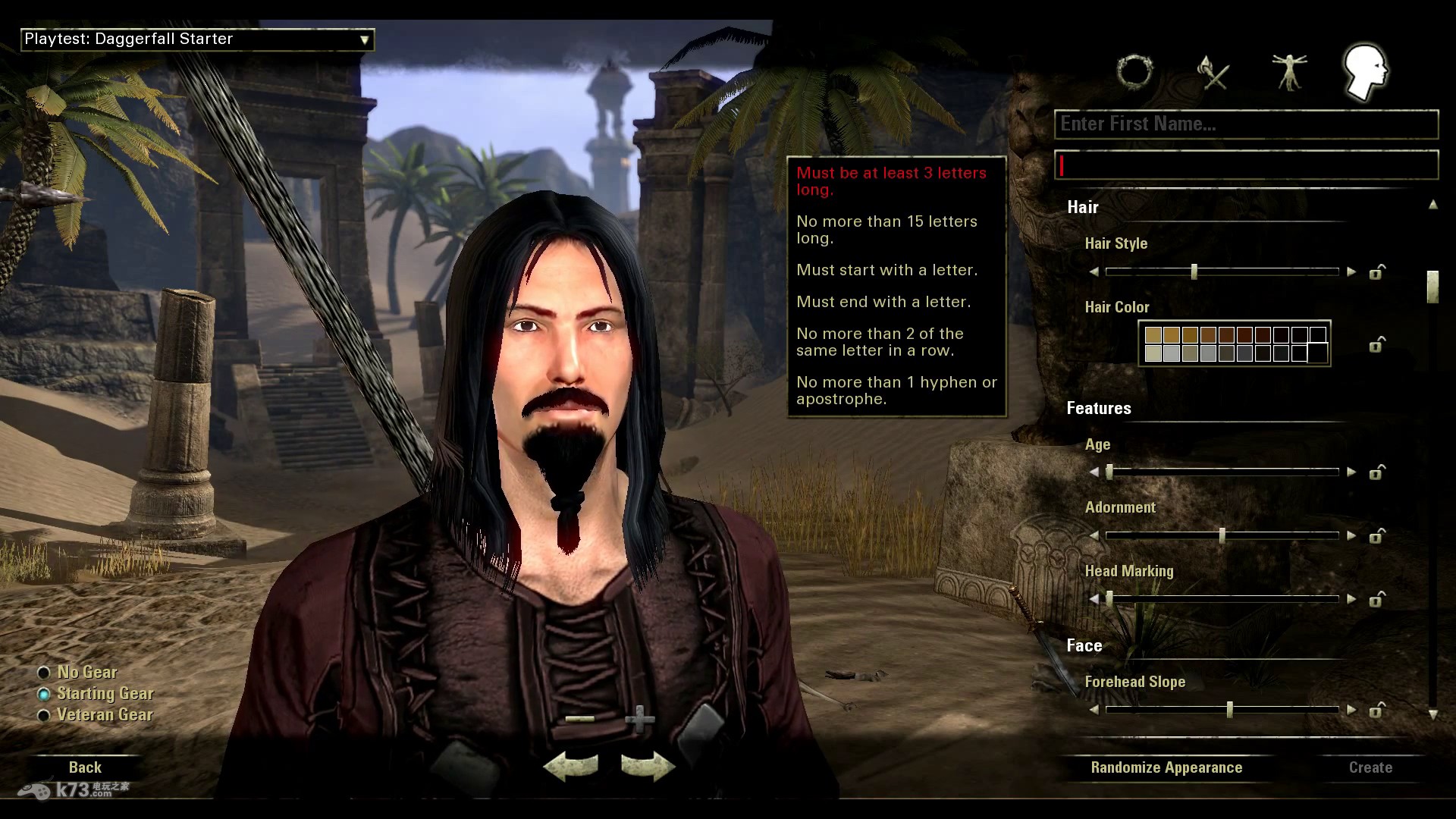Adjust the Hair Style slider
Image resolution: width=1456 pixels, height=819 pixels.
tap(1194, 271)
